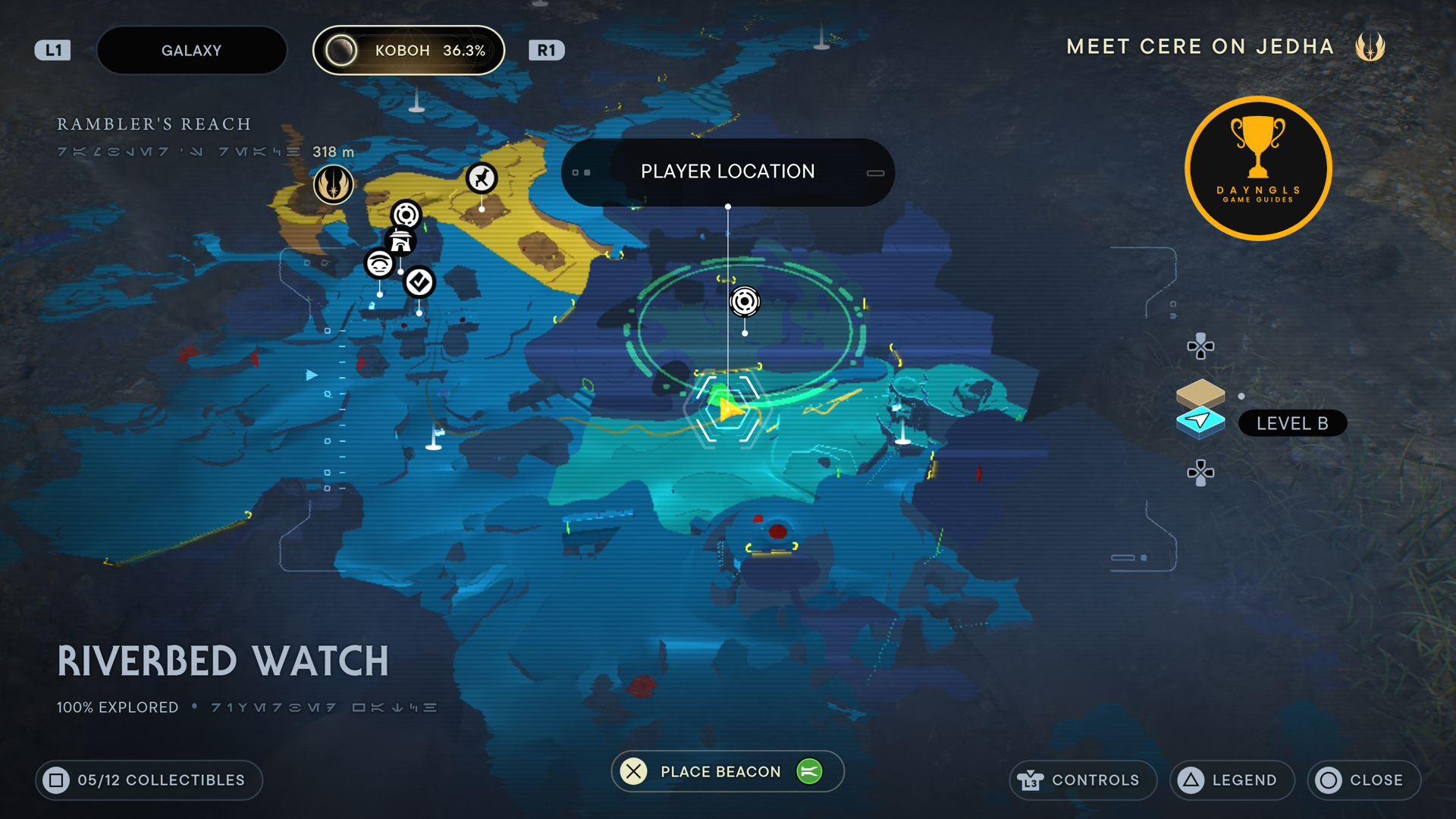Select the Koboh 36.3% planet tab

pos(409,51)
